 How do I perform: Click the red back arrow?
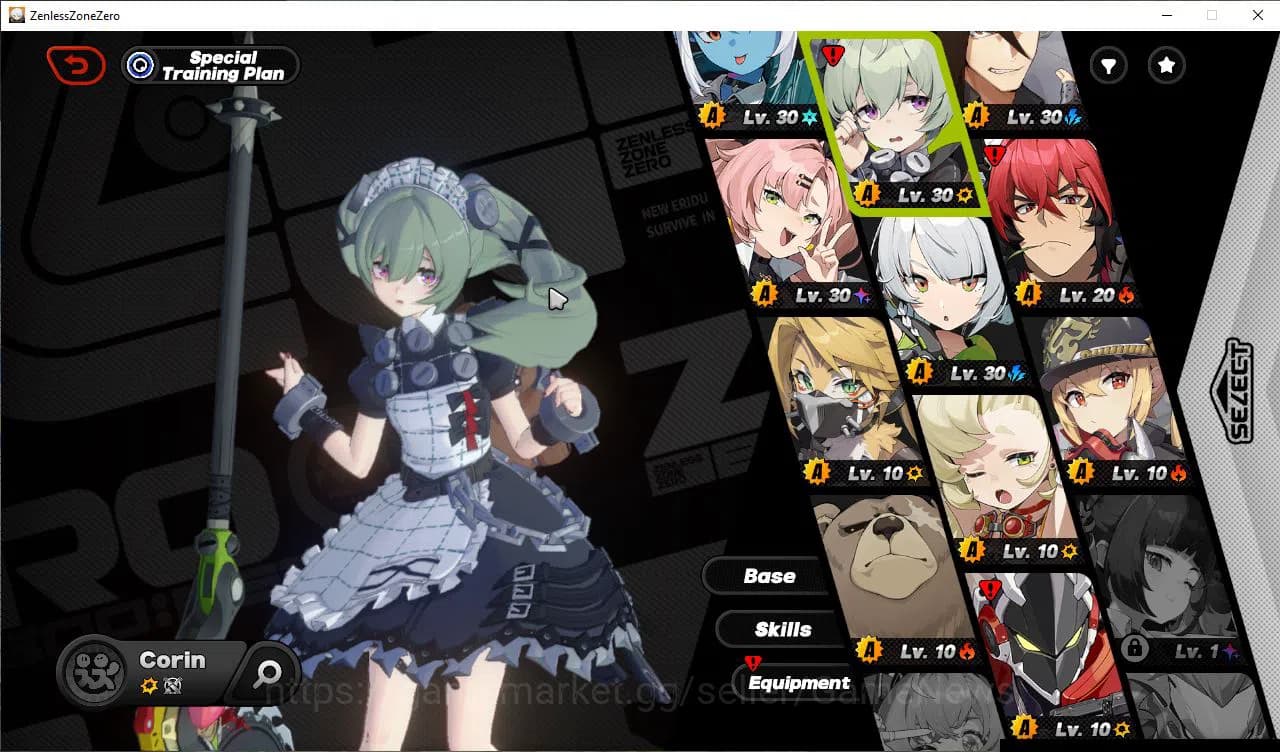76,65
